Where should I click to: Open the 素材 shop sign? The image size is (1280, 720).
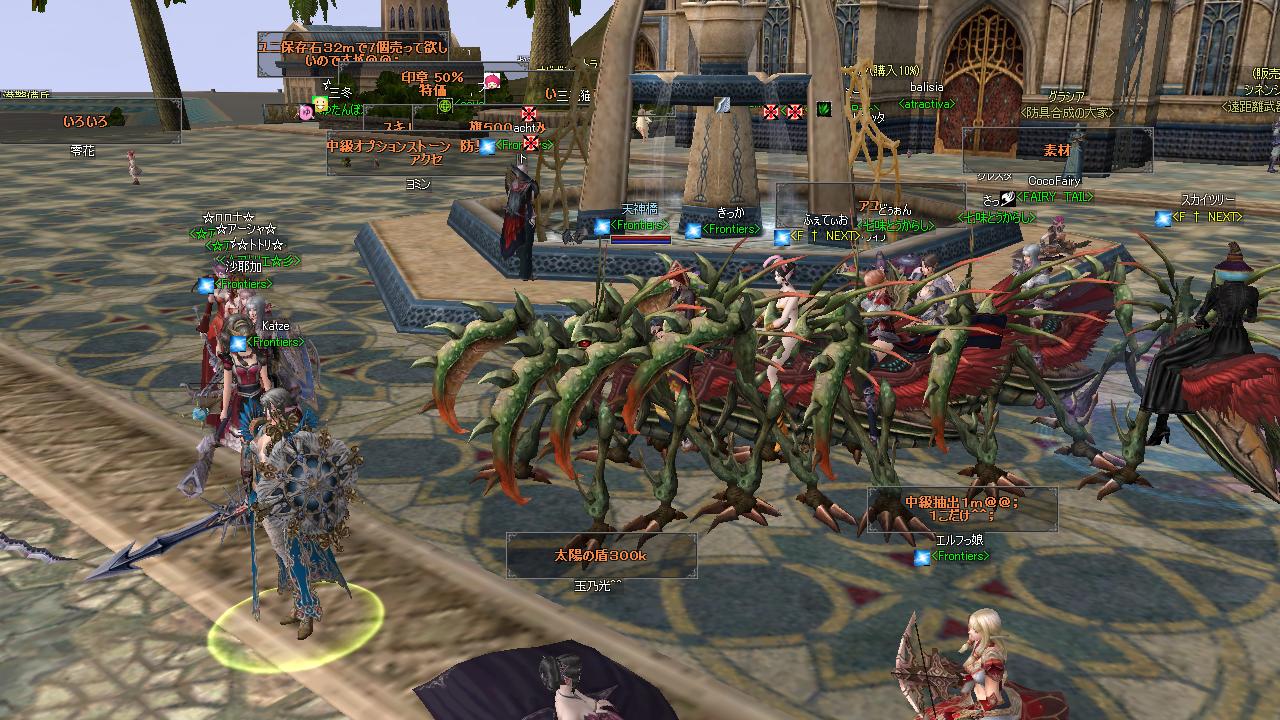1057,150
